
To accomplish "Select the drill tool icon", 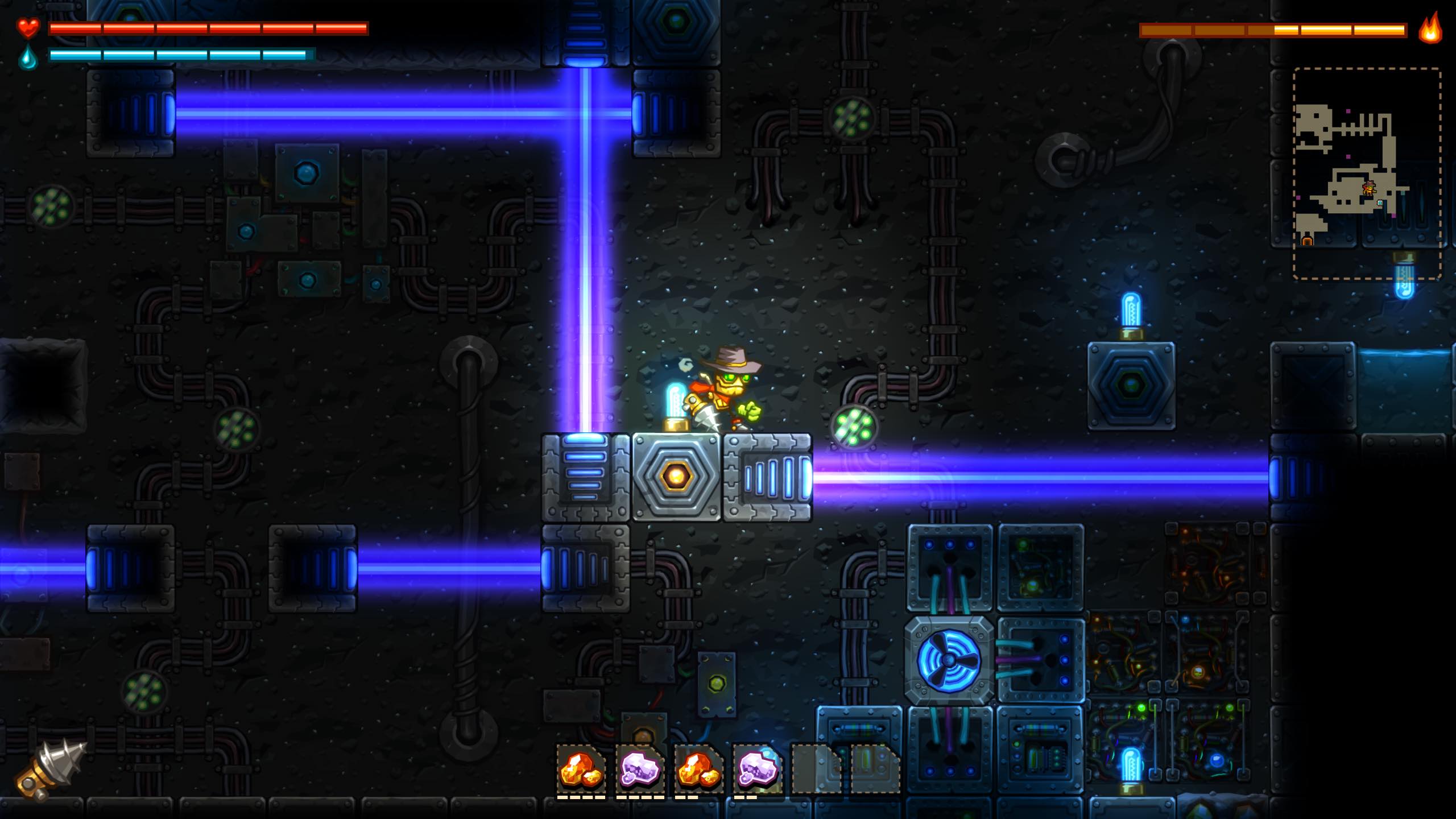I will [50, 769].
